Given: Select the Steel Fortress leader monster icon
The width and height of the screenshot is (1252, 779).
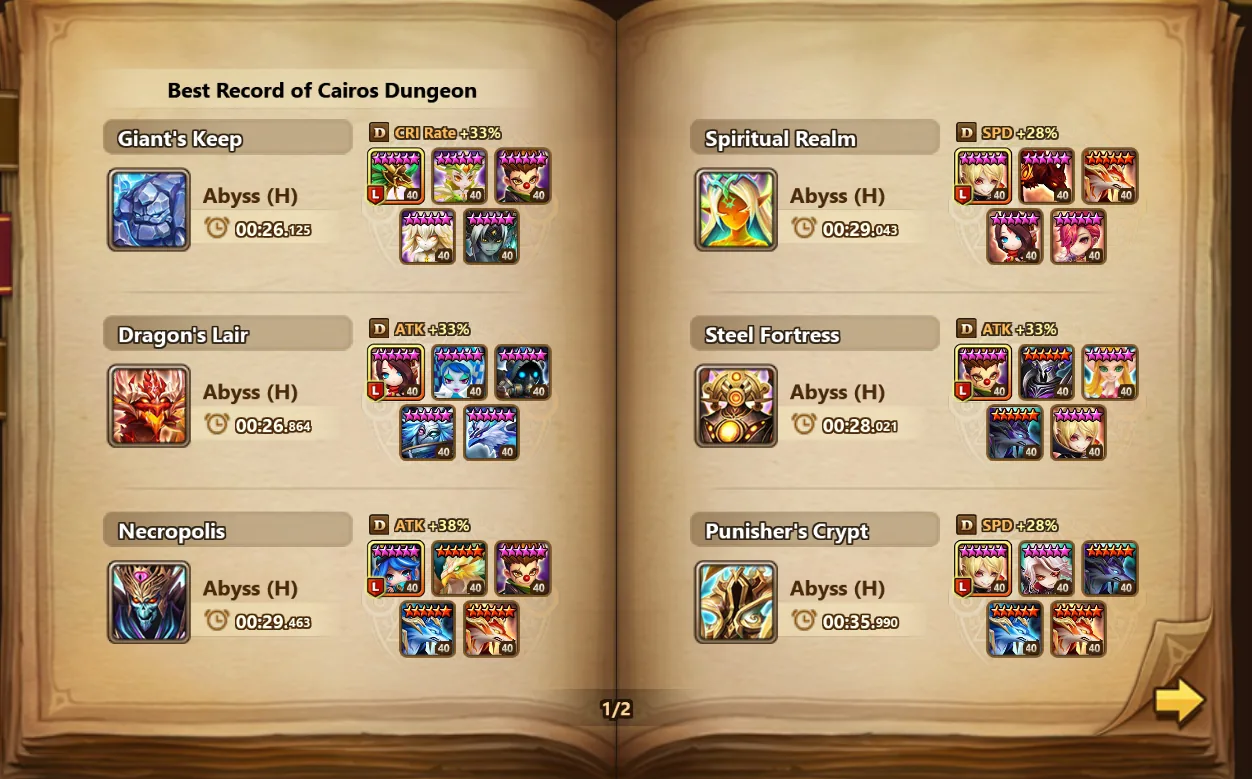Looking at the screenshot, I should [983, 372].
